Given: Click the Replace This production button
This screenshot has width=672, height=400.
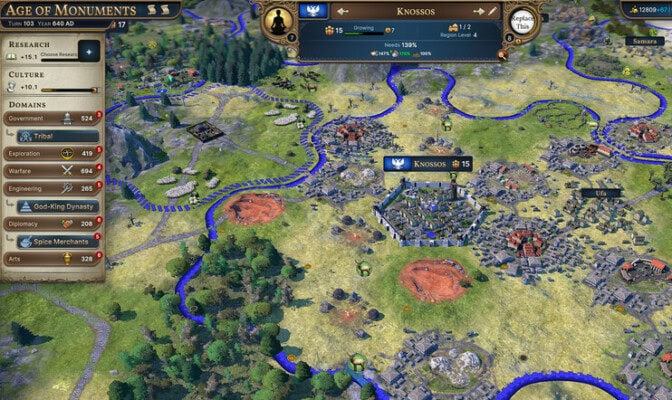Looking at the screenshot, I should pyautogui.click(x=520, y=22).
